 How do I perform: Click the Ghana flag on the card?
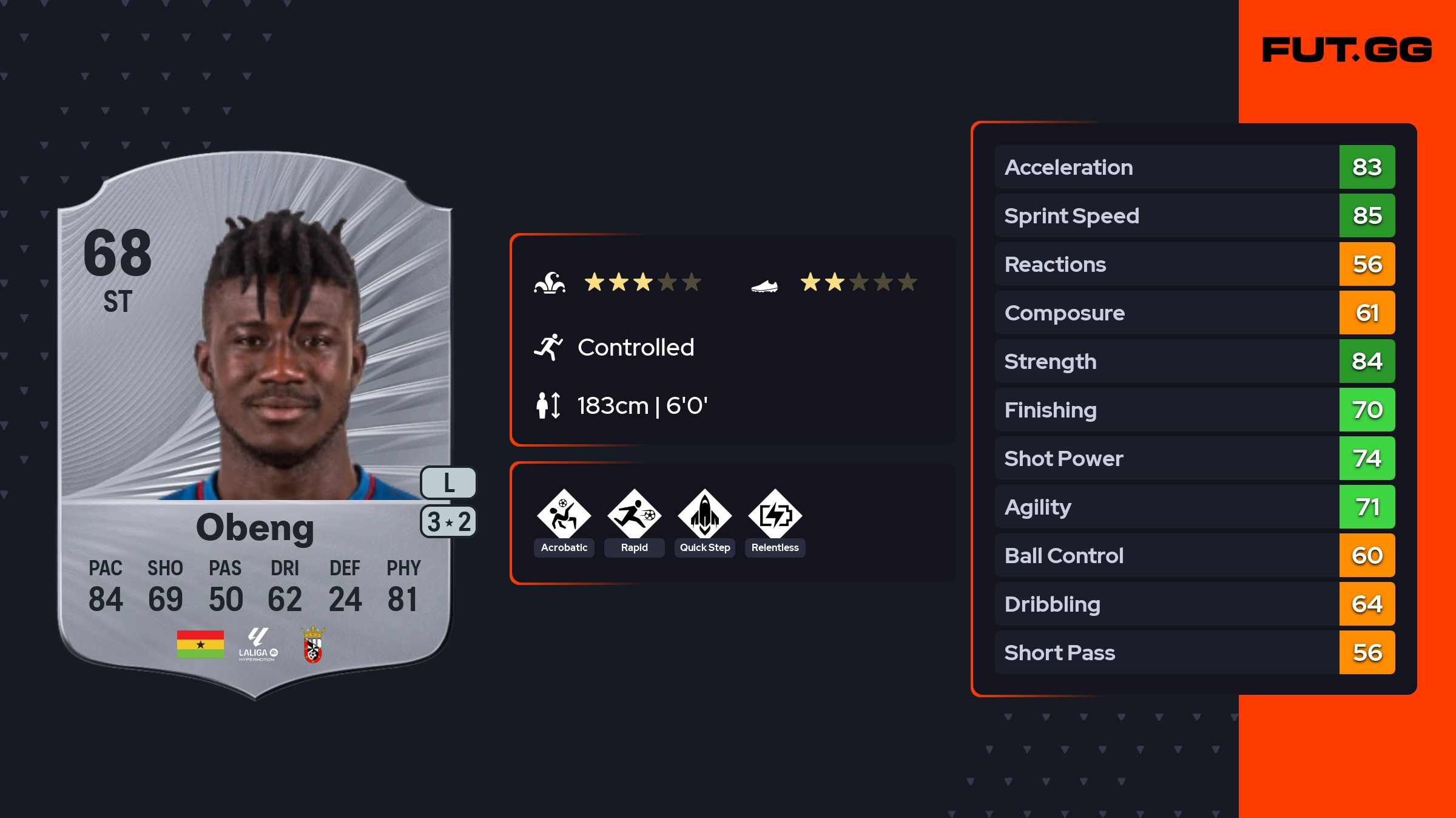(200, 644)
